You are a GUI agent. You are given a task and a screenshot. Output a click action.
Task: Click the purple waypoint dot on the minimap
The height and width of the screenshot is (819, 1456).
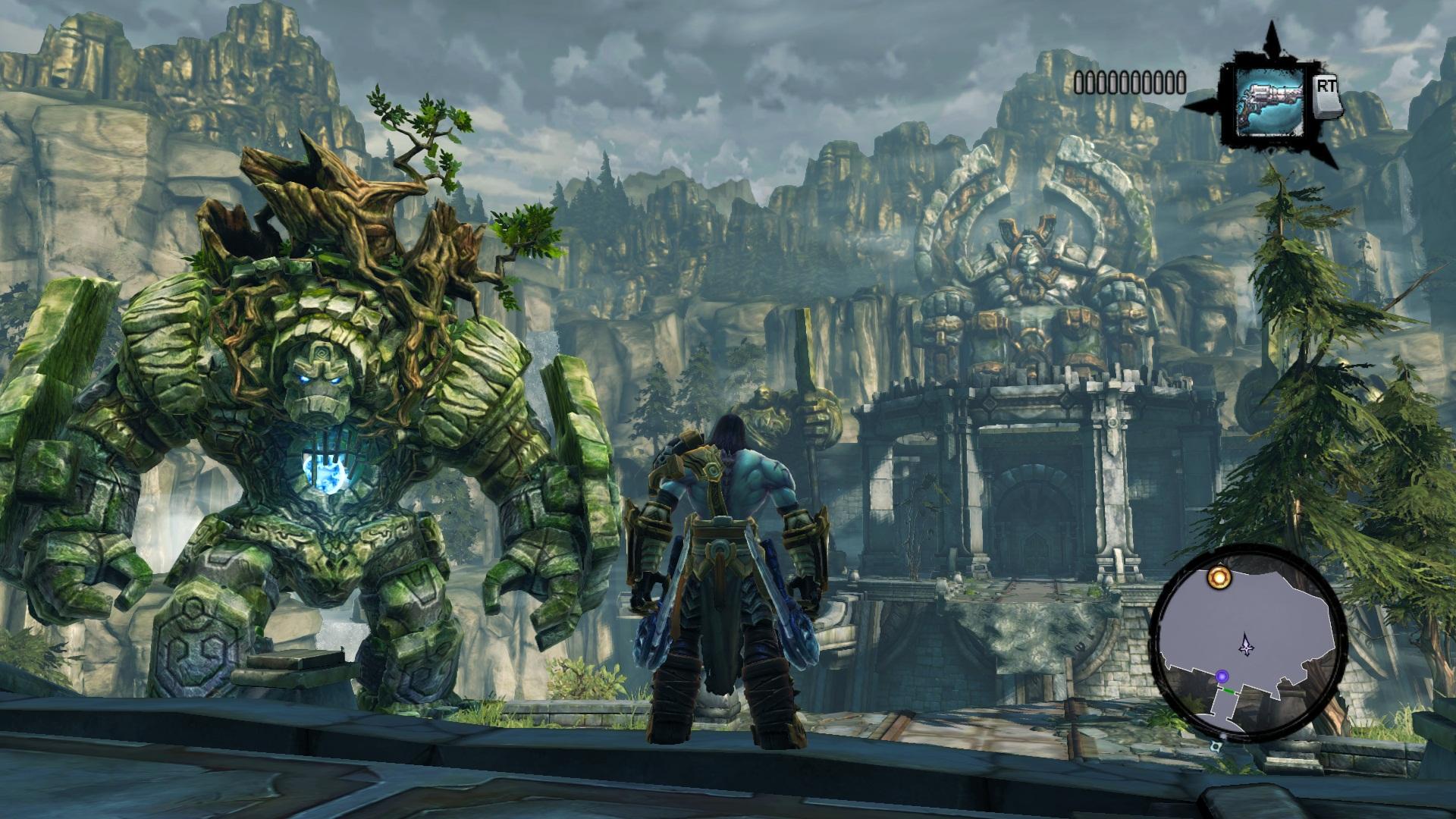tap(1222, 676)
